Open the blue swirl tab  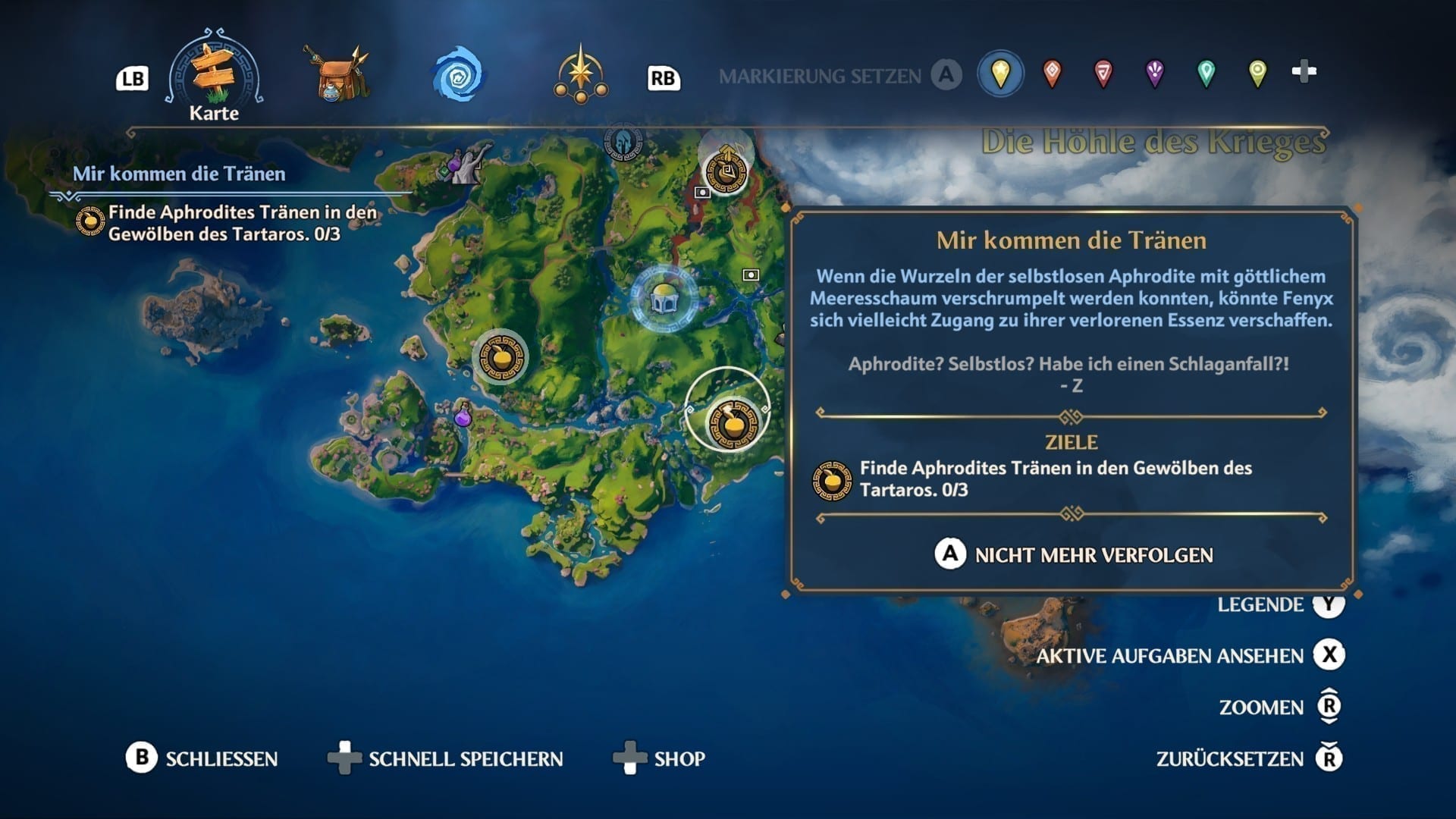coord(458,75)
